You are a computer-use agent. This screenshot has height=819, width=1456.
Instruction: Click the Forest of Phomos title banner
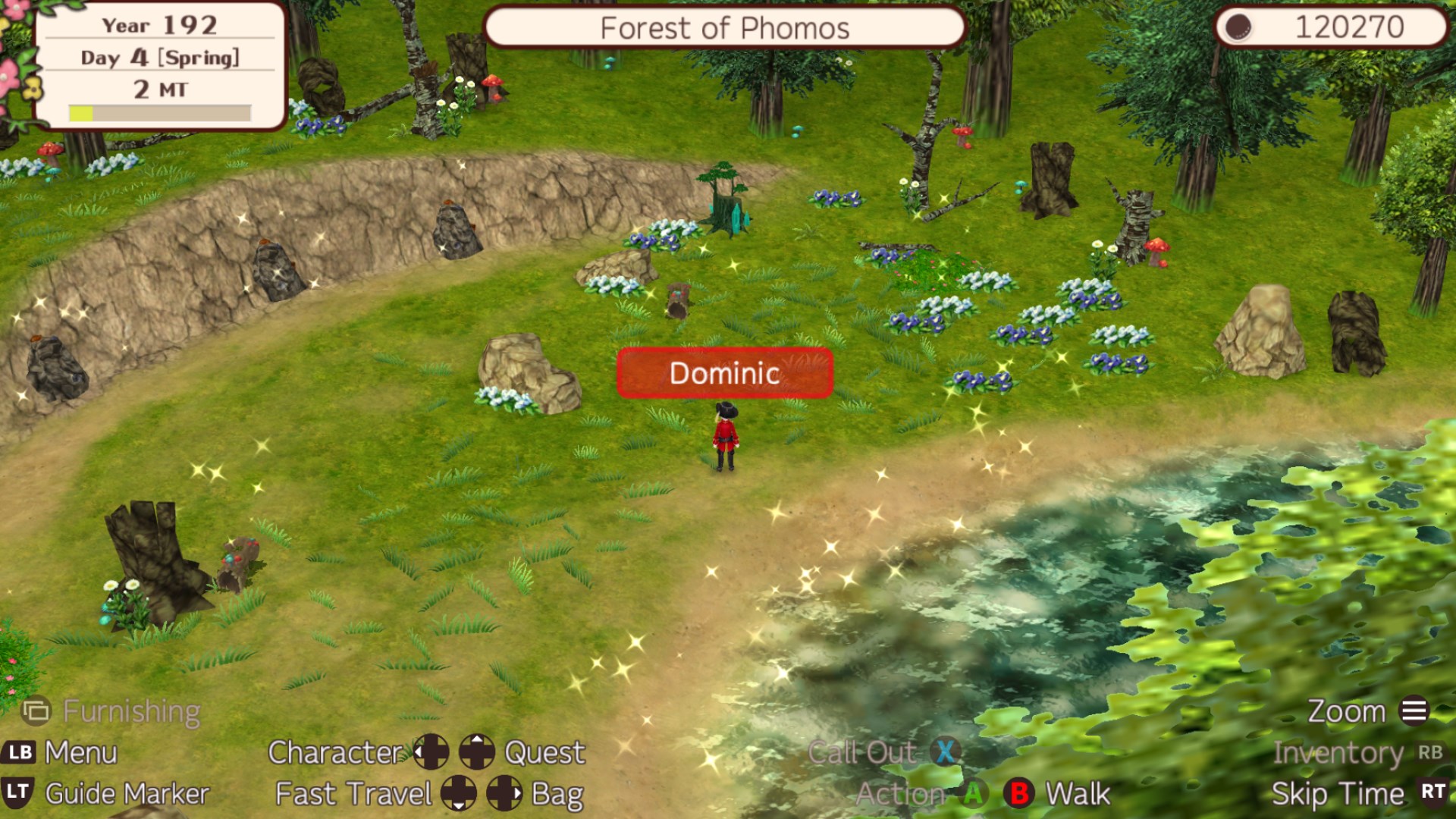(726, 28)
